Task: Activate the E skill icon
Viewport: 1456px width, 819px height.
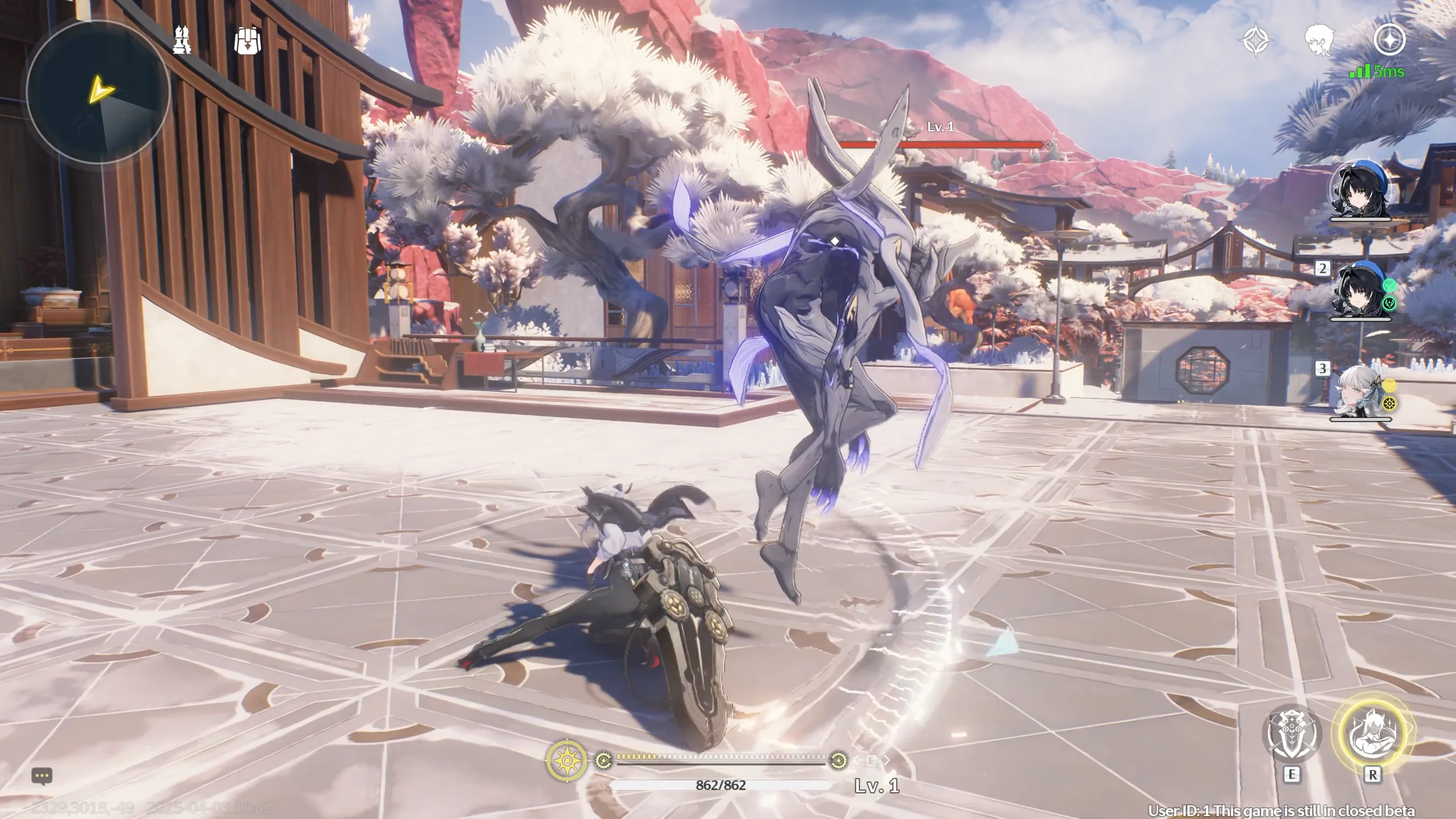Action: click(x=1292, y=734)
